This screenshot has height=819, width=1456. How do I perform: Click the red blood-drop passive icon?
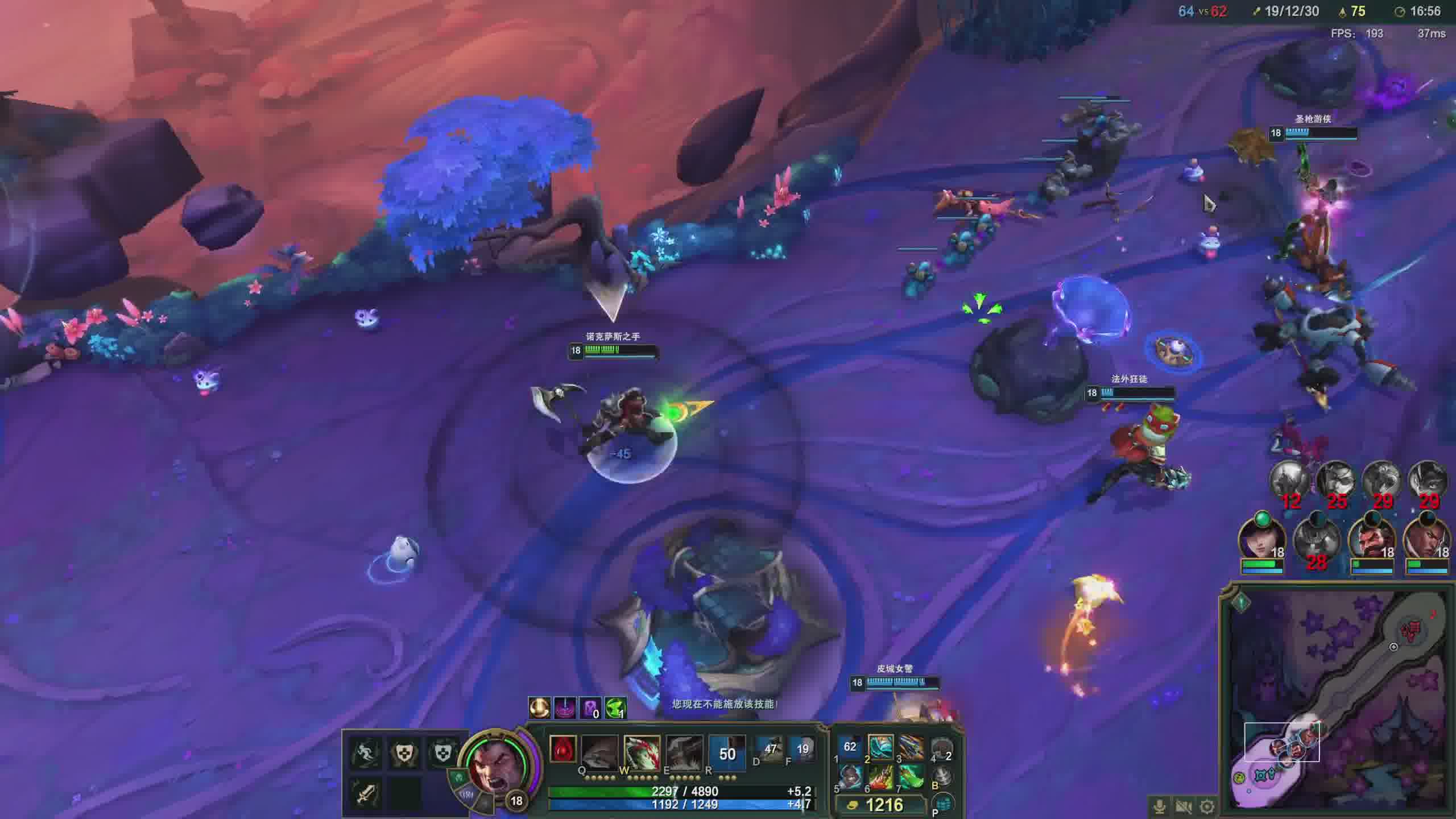coord(563,750)
